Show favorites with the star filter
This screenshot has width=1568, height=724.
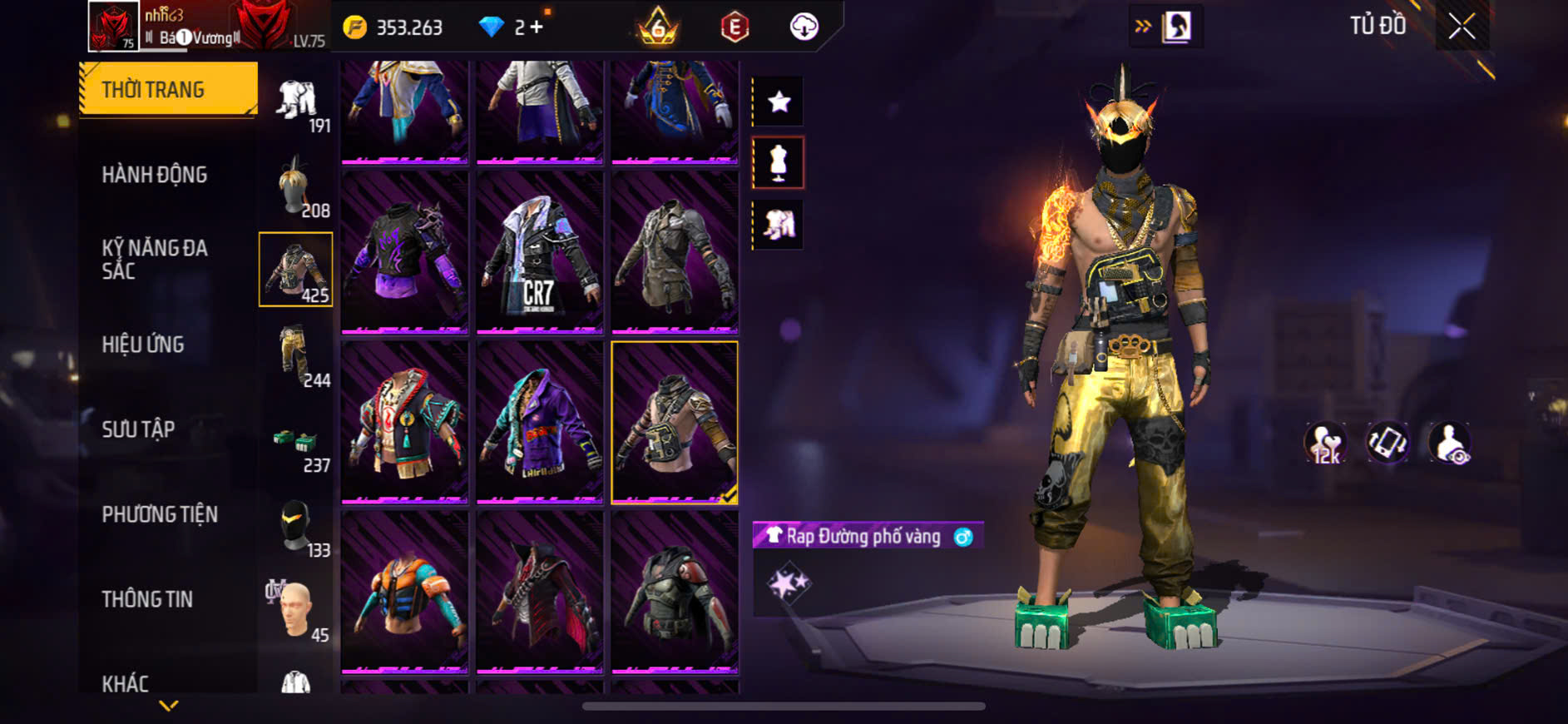click(x=779, y=102)
